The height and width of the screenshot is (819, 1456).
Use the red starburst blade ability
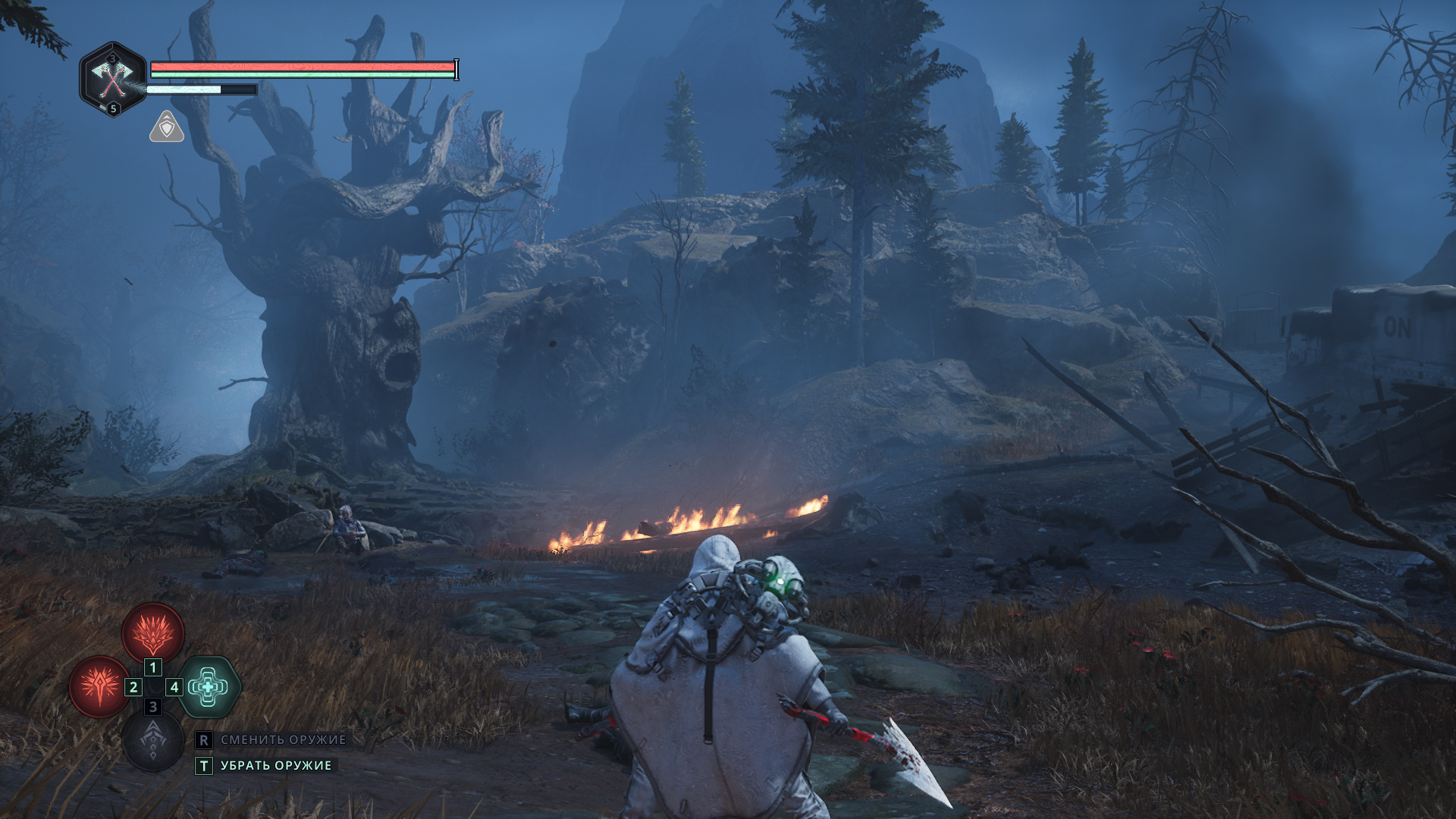tap(99, 686)
